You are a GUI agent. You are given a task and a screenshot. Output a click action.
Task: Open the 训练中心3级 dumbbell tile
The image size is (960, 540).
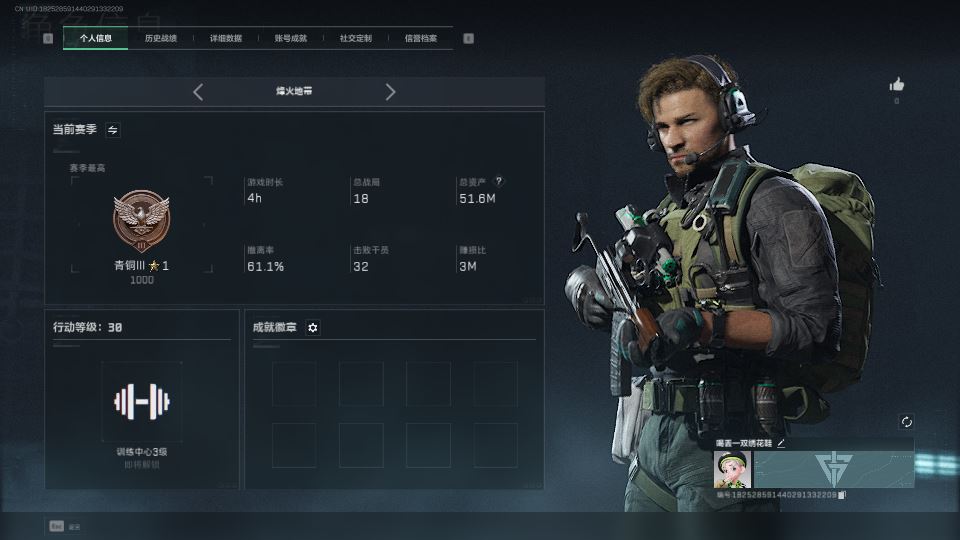coord(141,402)
